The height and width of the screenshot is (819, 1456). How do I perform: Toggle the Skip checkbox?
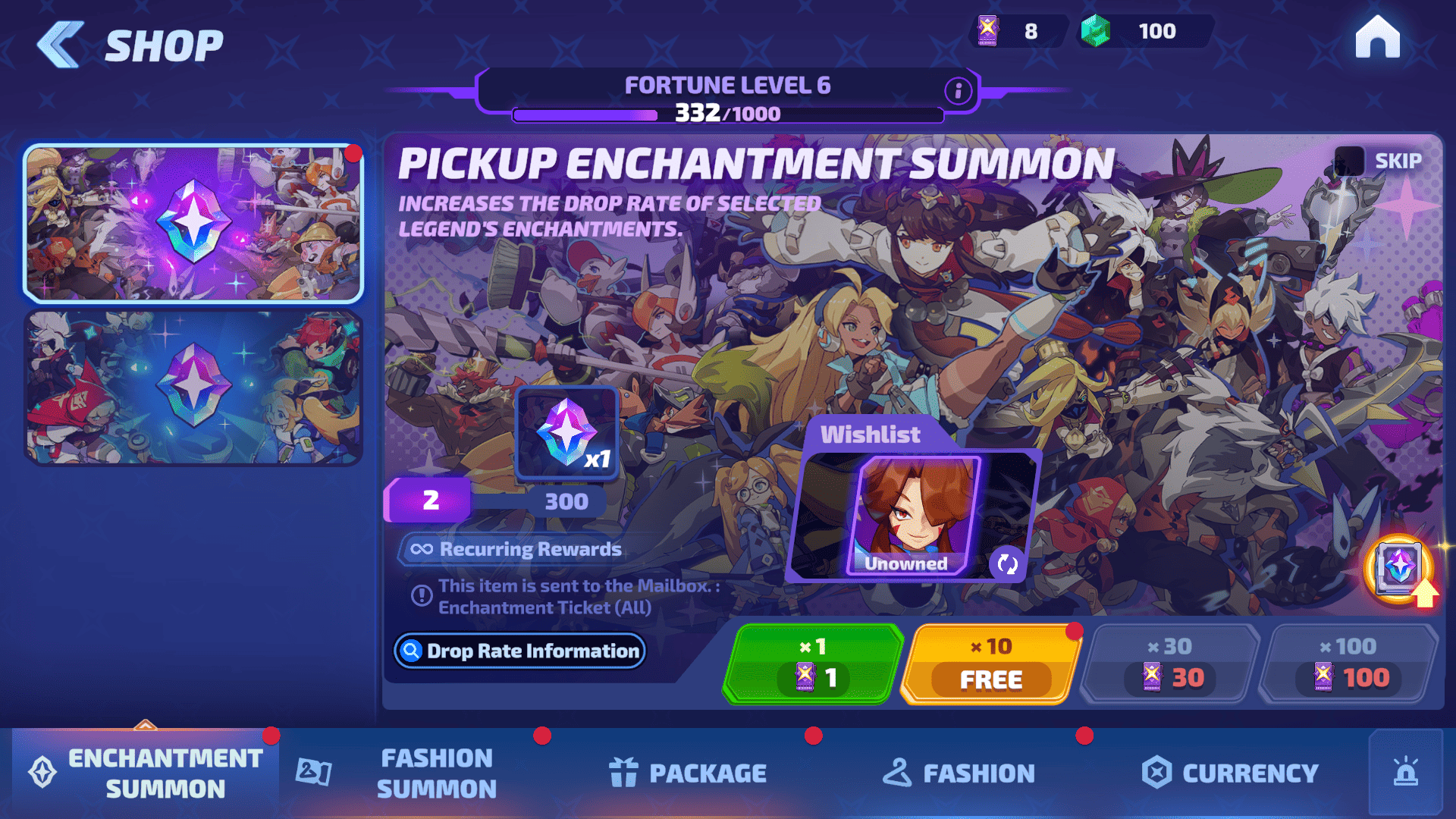[x=1349, y=161]
